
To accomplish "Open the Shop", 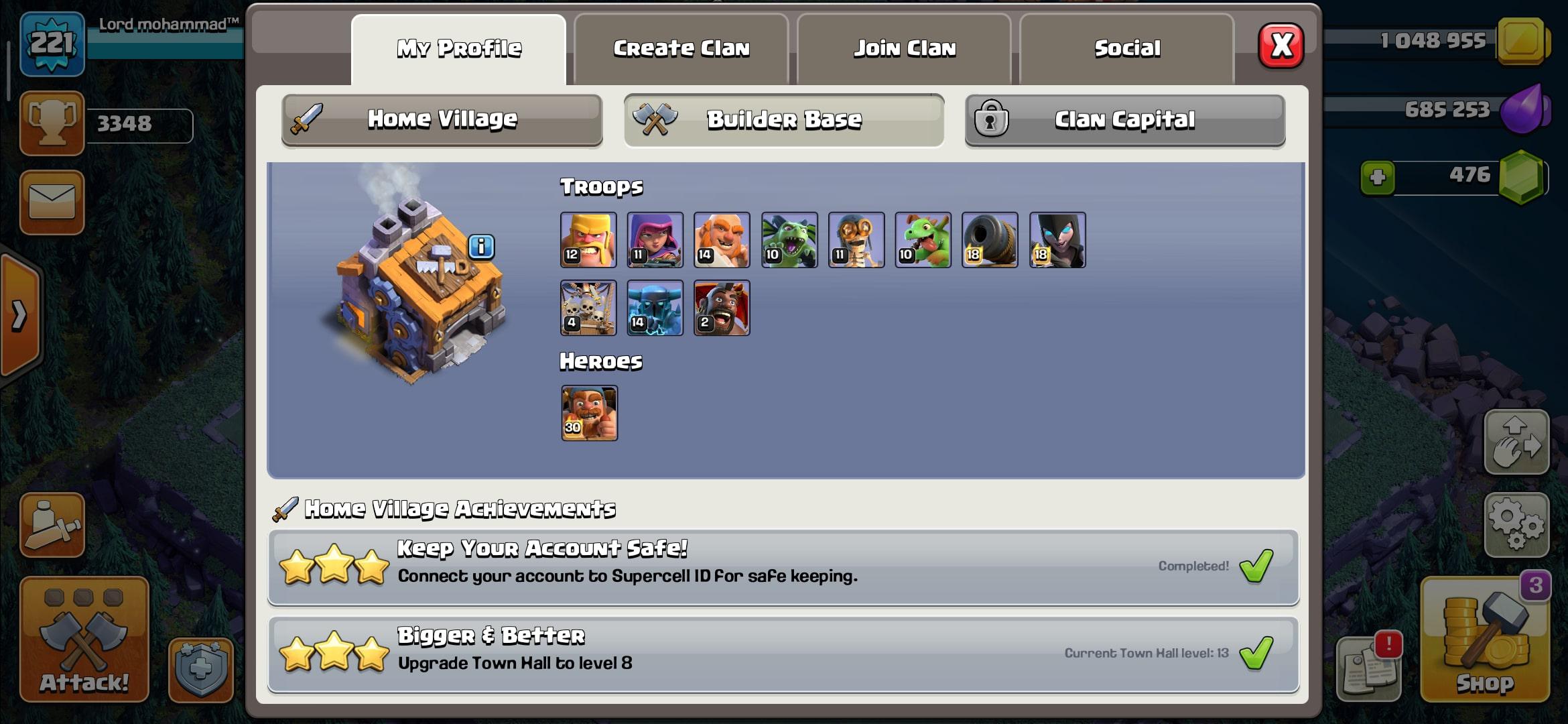I will tap(1485, 640).
